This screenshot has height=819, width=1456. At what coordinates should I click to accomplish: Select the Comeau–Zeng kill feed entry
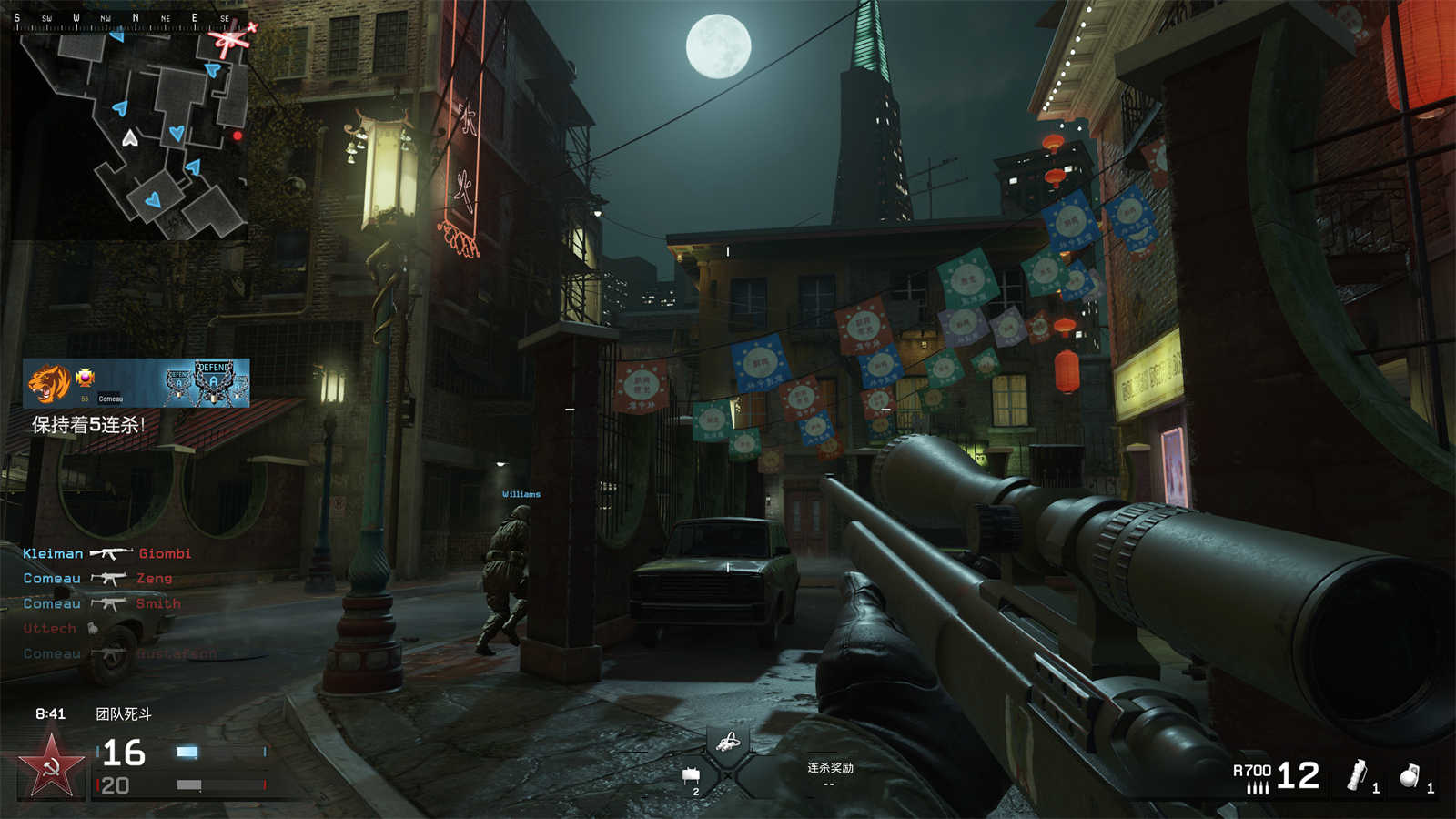pyautogui.click(x=97, y=579)
